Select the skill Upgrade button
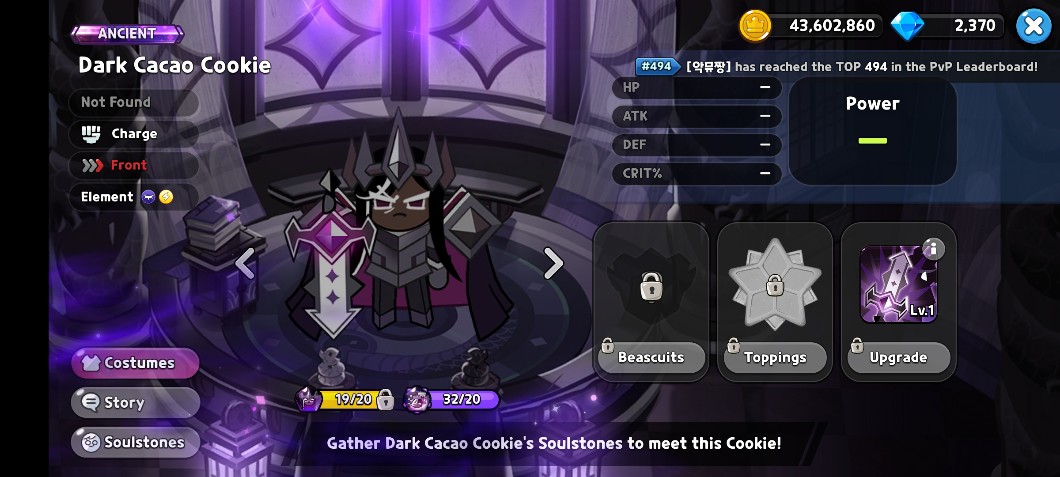1060x477 pixels. pos(898,357)
